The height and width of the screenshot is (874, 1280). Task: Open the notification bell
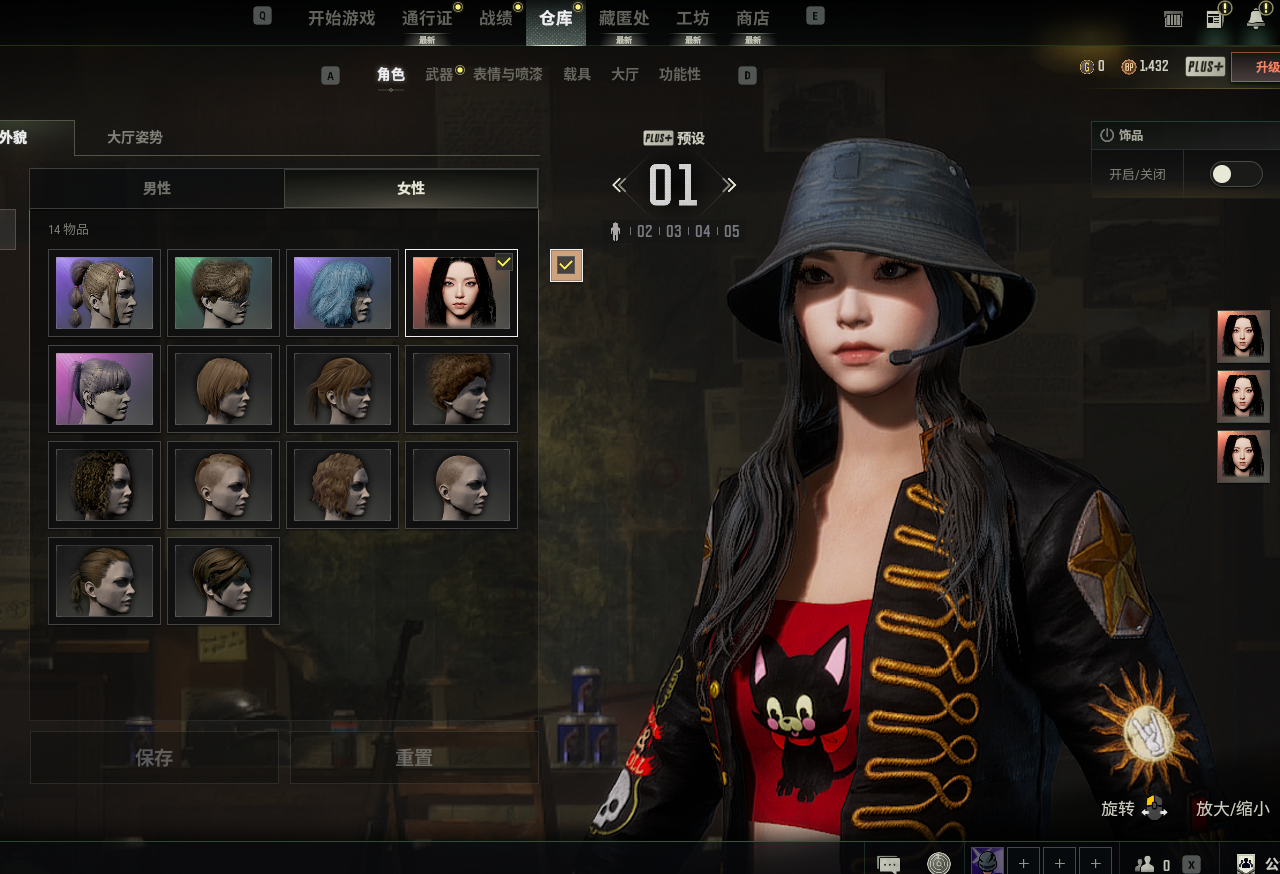(1256, 18)
